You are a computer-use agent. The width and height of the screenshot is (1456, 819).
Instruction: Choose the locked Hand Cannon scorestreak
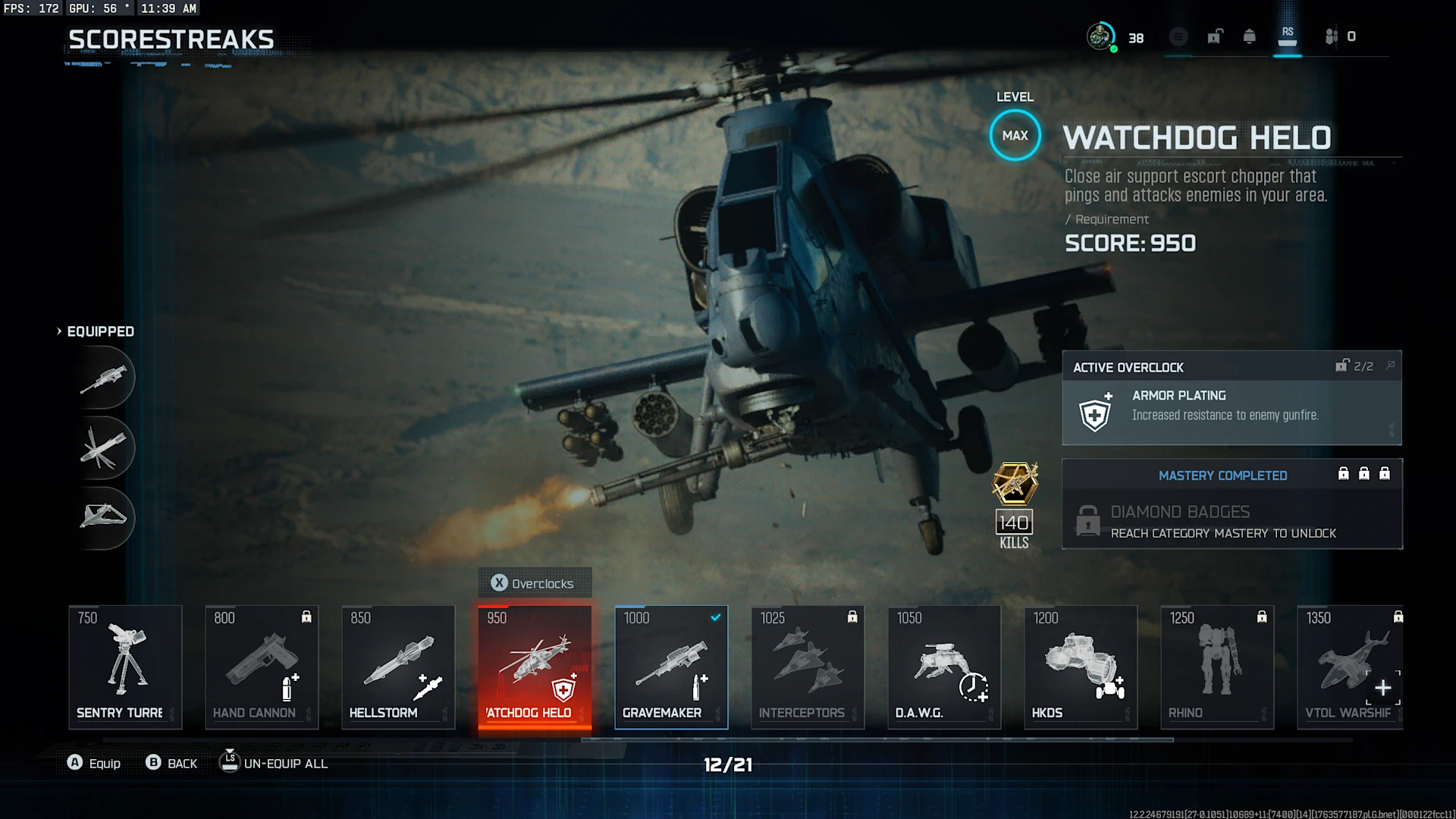(262, 666)
